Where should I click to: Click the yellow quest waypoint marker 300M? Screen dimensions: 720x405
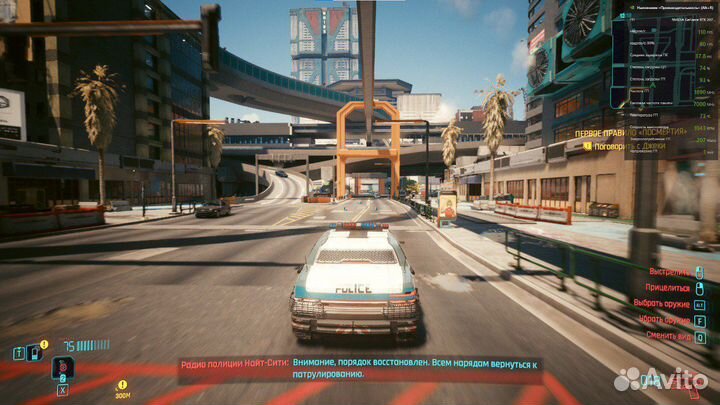tap(122, 389)
